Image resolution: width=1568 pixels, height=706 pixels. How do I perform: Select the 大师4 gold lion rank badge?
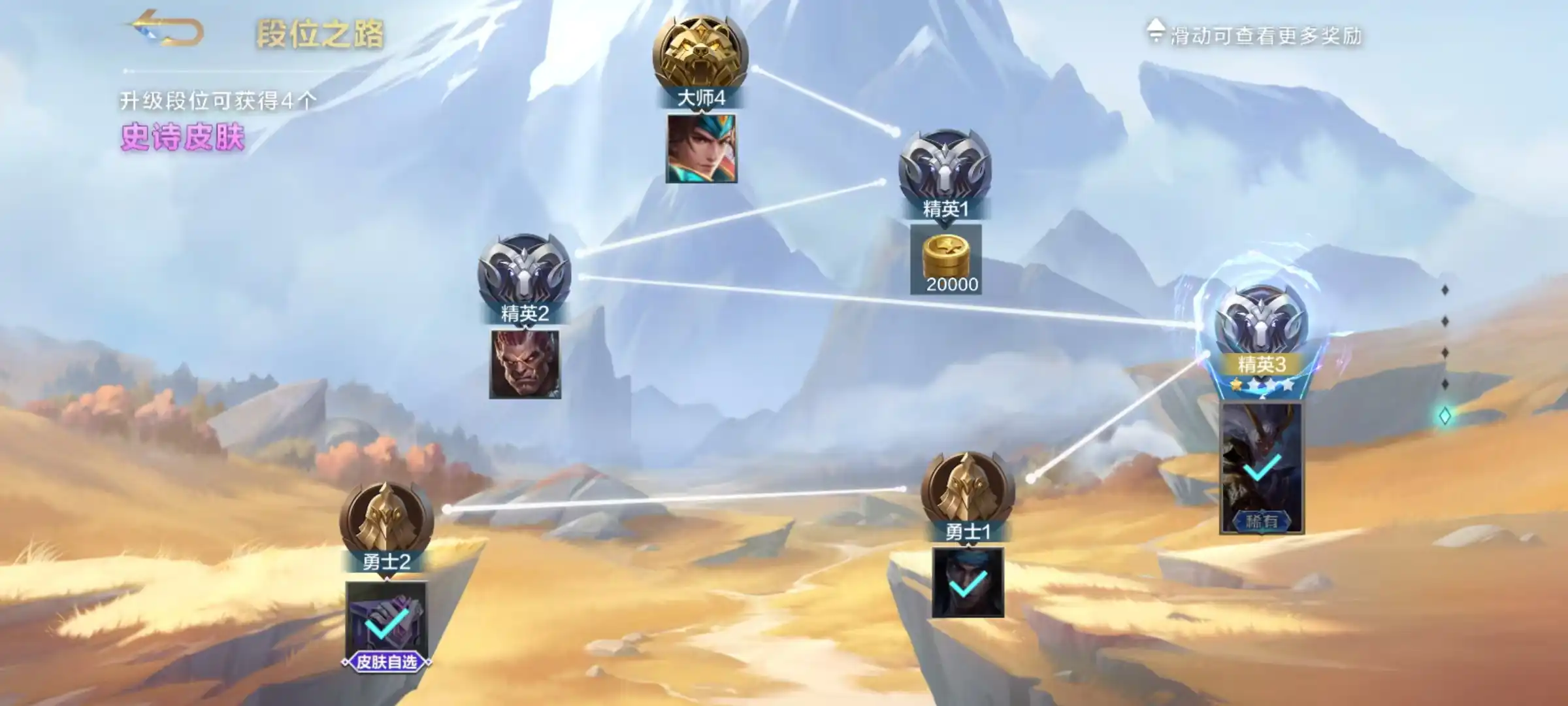[x=700, y=56]
